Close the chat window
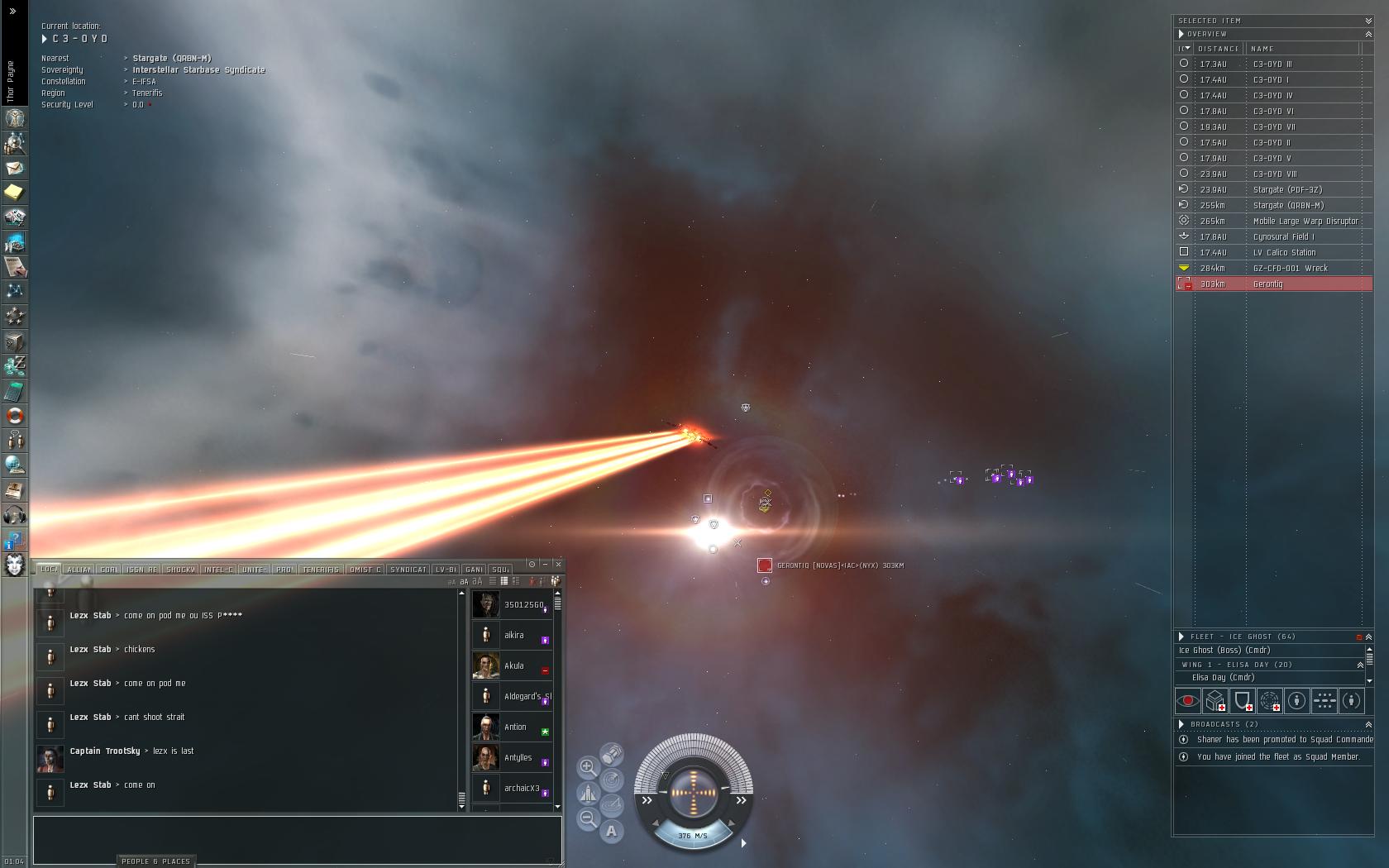1389x868 pixels. tap(558, 564)
